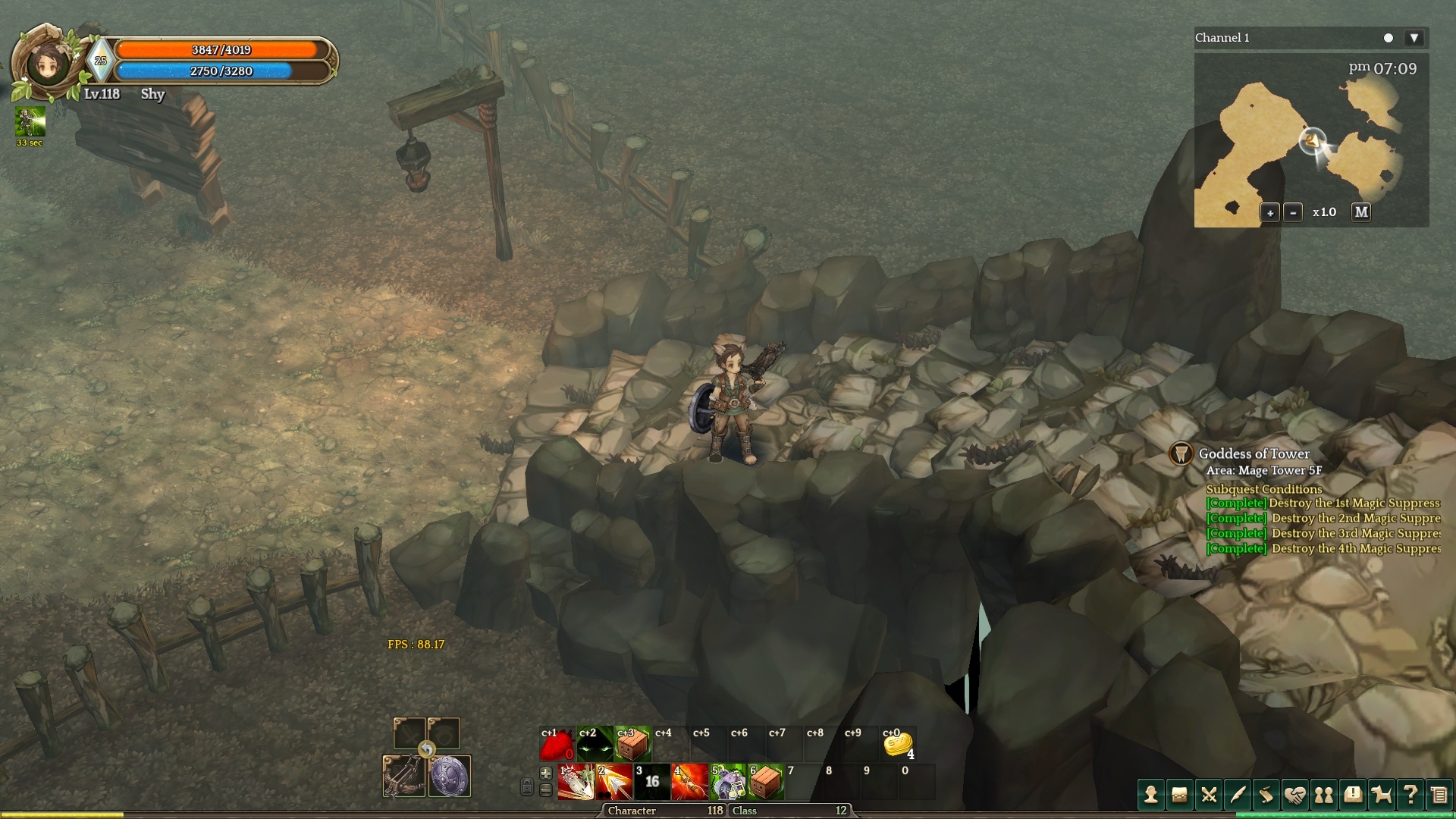Zoom in the minimap with plus button

click(x=1270, y=212)
